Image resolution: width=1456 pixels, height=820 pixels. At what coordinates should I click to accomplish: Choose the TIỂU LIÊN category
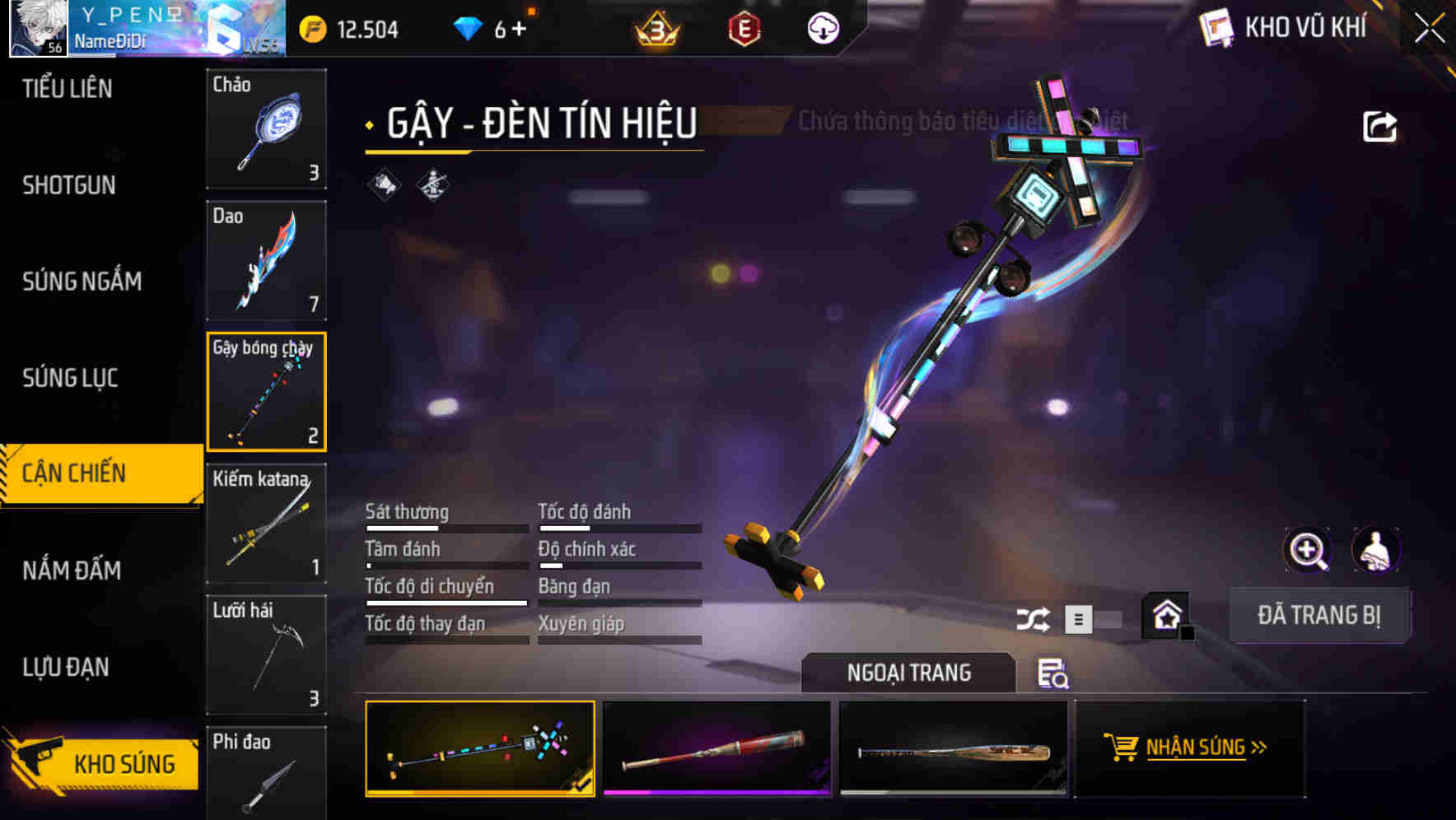tap(67, 89)
